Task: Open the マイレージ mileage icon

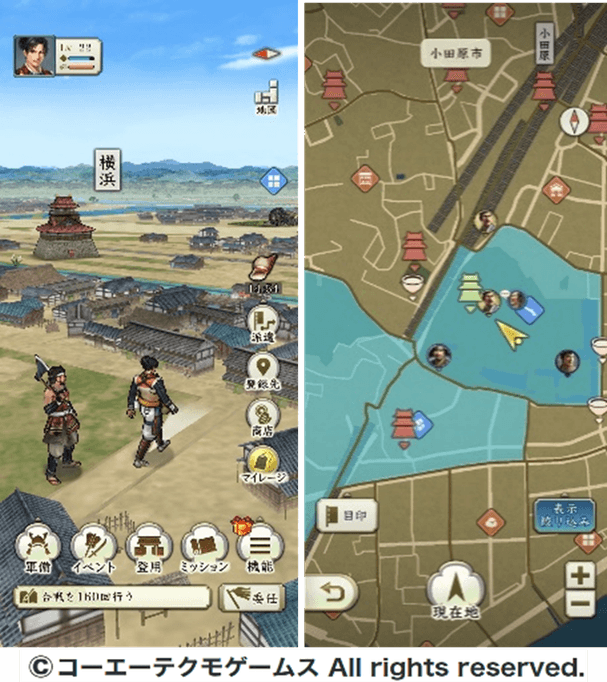Action: click(264, 463)
